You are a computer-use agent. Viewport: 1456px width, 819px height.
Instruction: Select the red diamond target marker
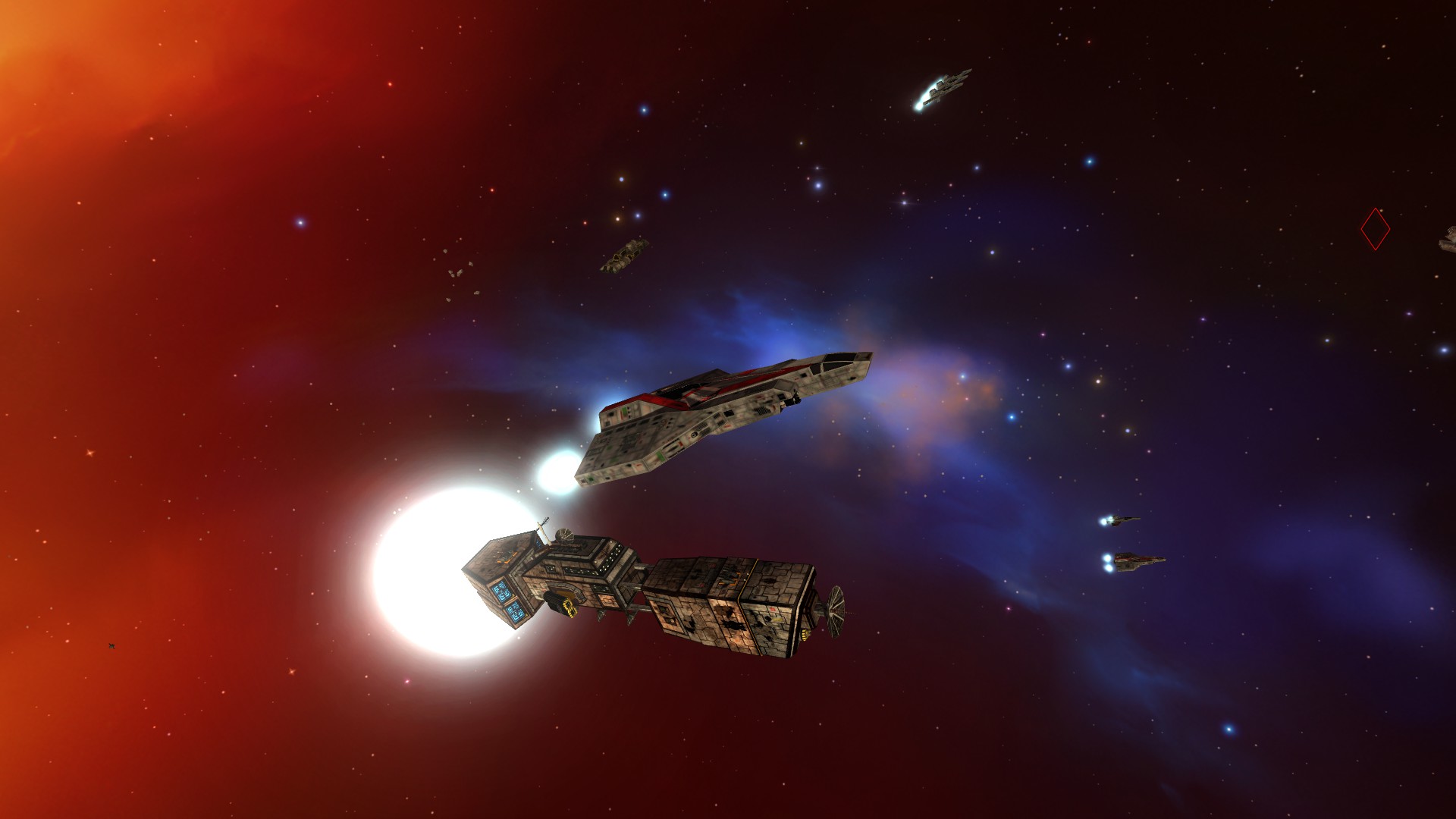pyautogui.click(x=1375, y=228)
